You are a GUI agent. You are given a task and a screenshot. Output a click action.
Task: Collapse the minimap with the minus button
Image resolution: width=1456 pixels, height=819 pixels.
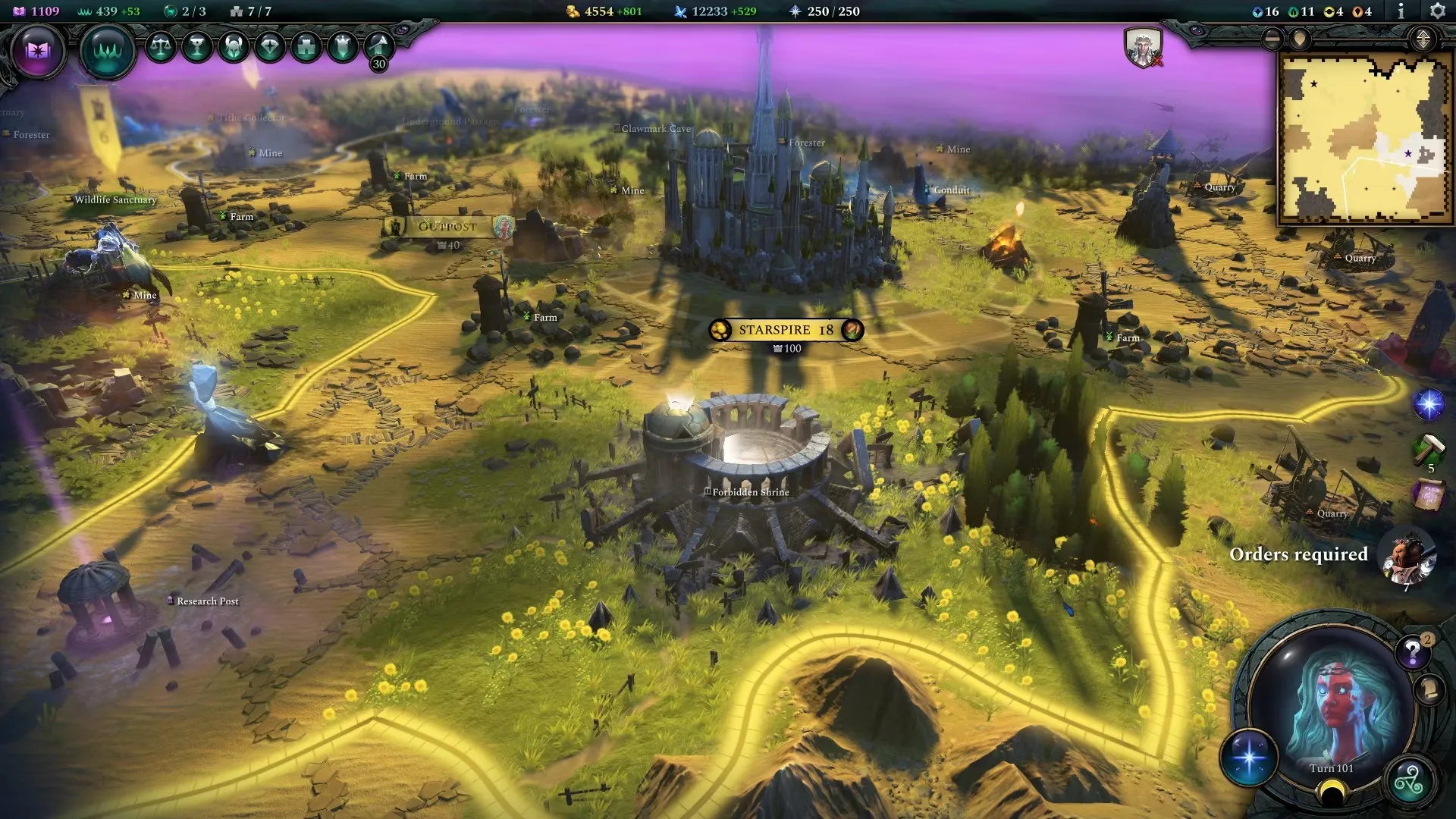click(1272, 39)
